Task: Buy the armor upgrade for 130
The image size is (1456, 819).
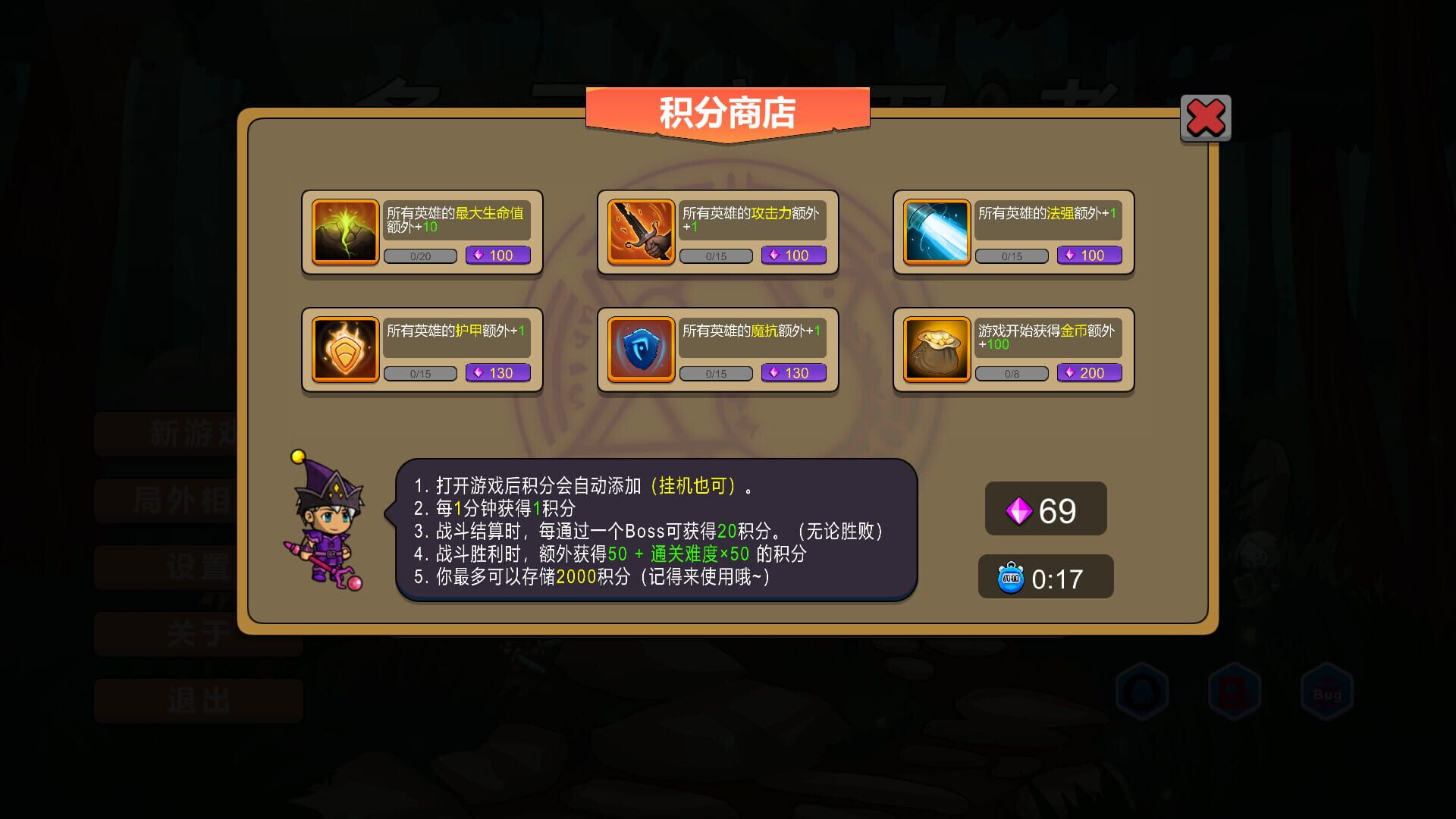Action: tap(497, 372)
